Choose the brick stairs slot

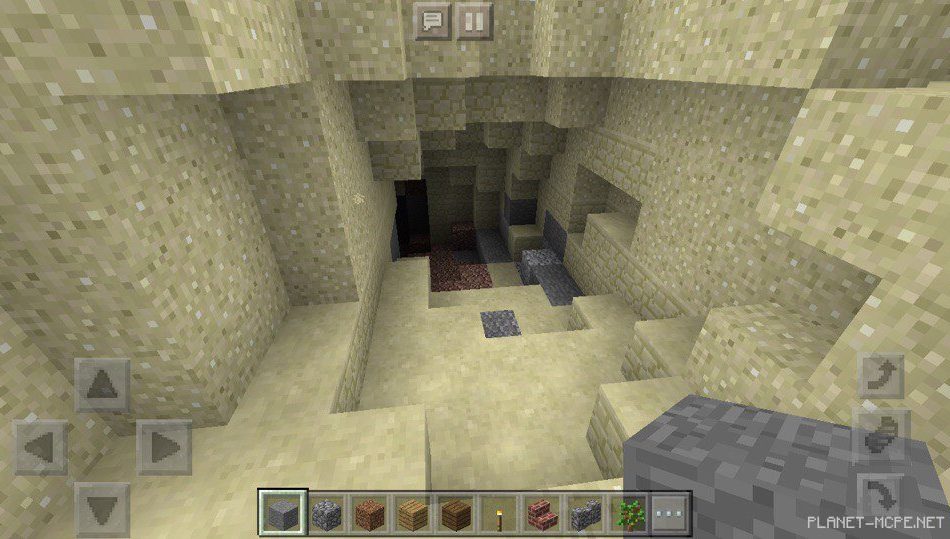point(543,514)
